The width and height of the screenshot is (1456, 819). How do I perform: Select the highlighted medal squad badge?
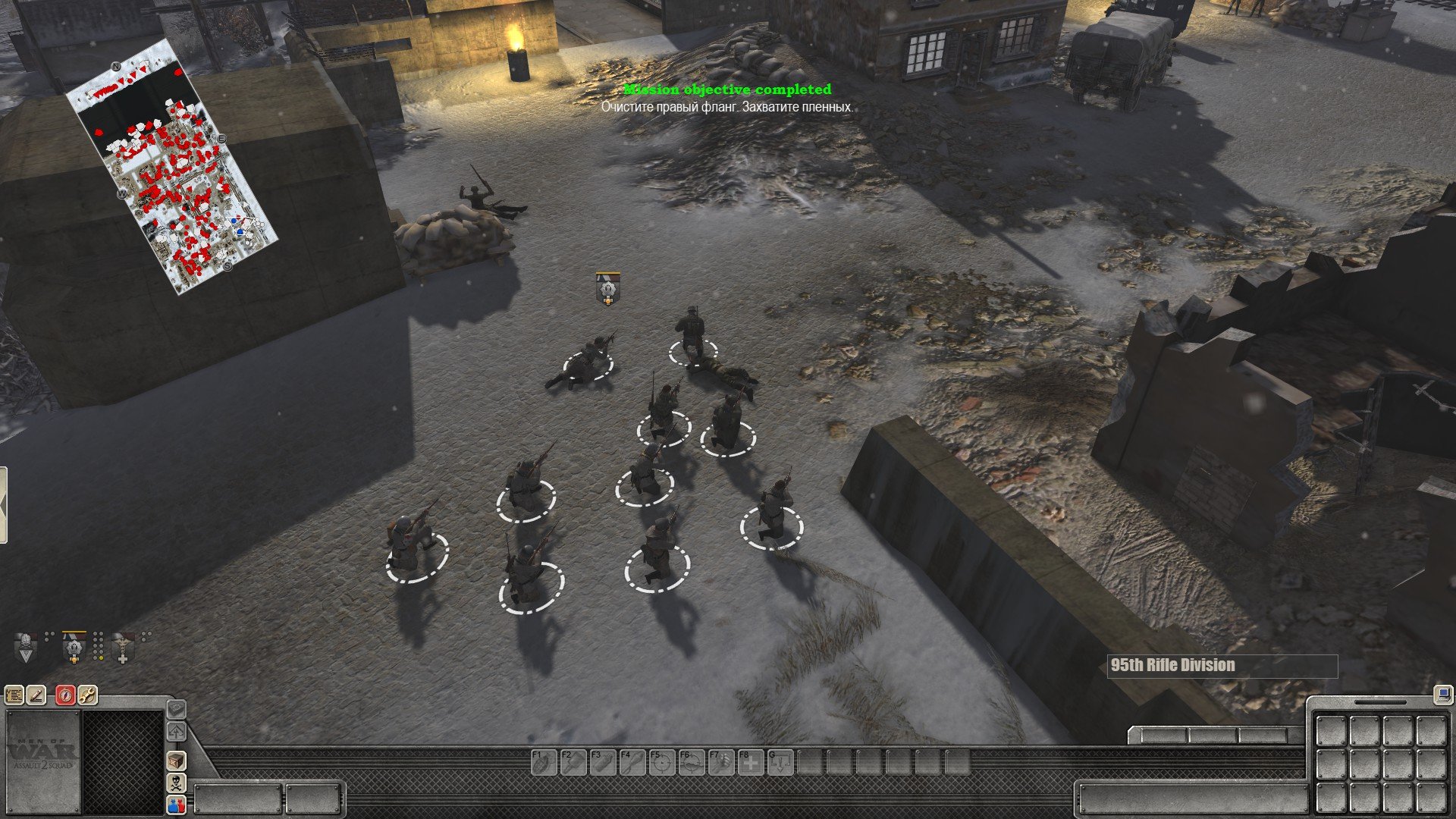(74, 648)
